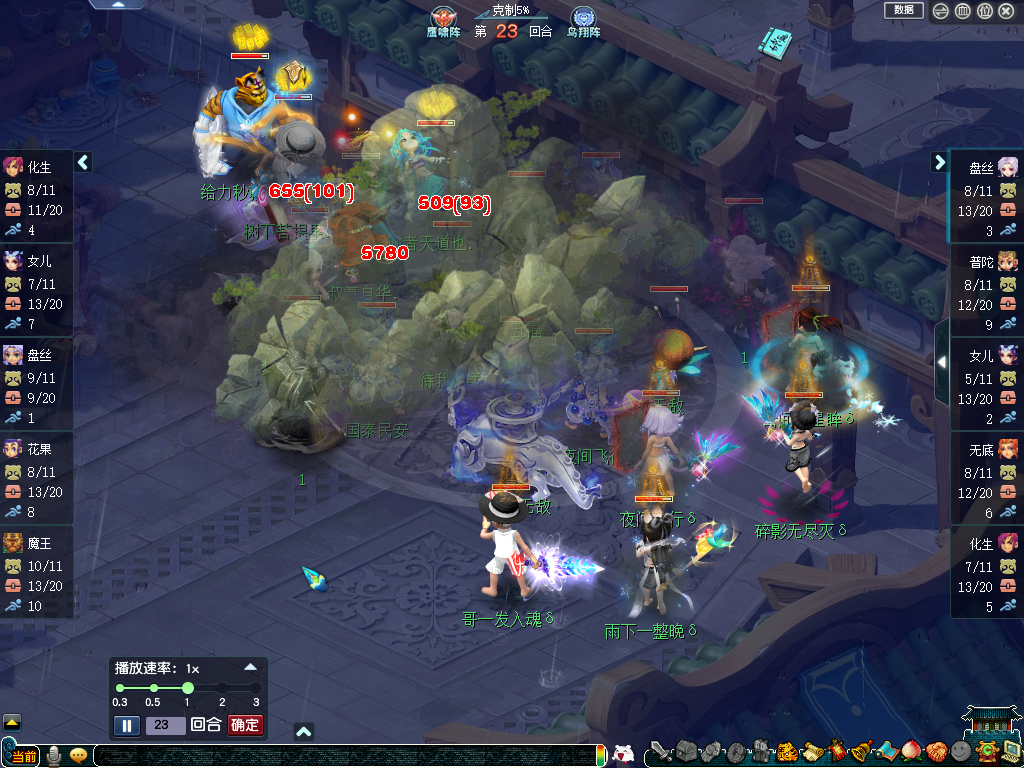Open the 数据 data panel

point(903,10)
